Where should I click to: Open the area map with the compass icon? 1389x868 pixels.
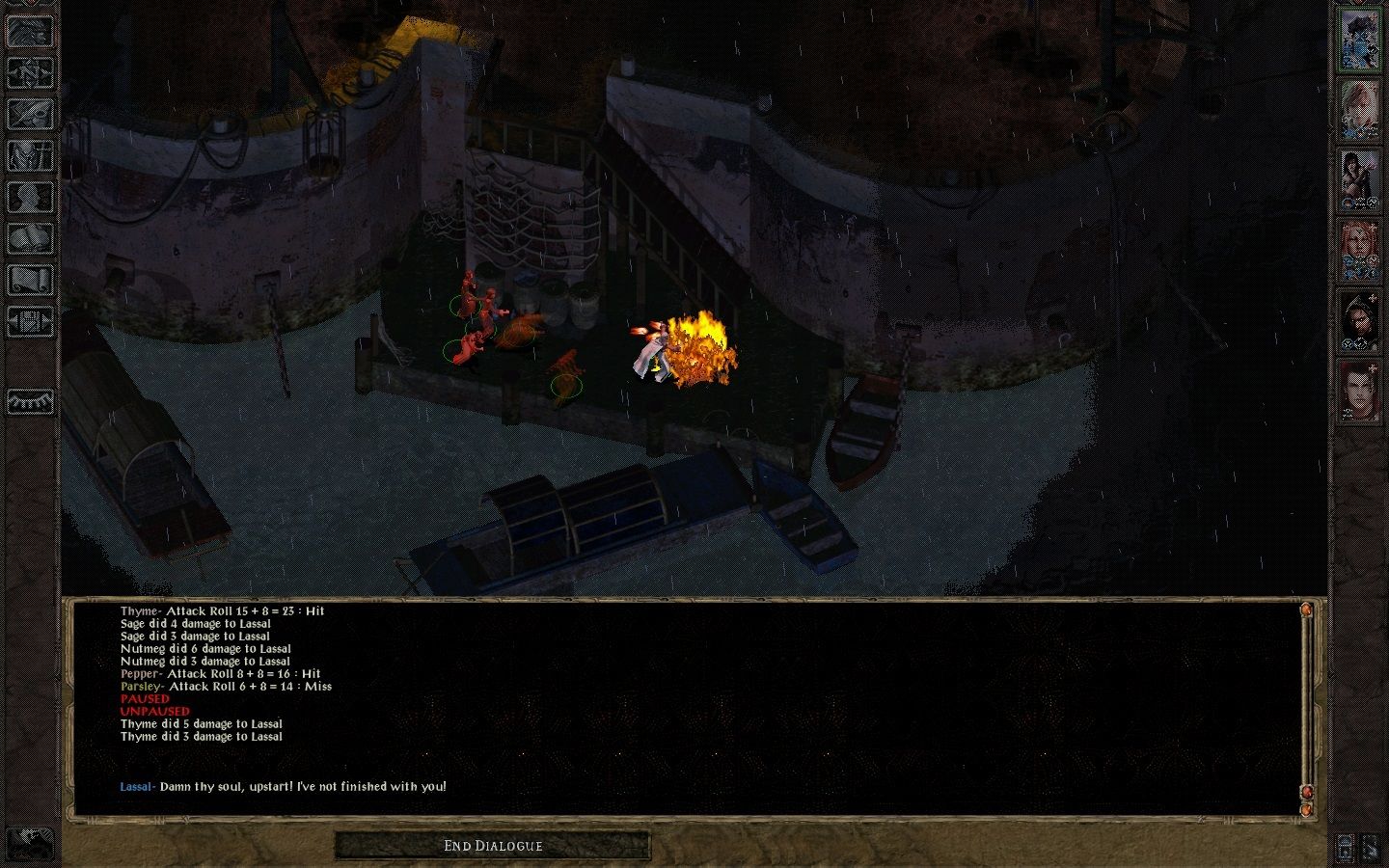click(x=30, y=73)
